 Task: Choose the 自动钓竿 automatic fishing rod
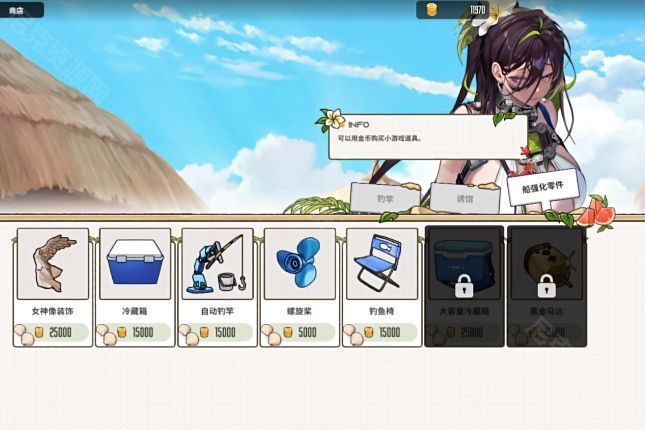[217, 286]
